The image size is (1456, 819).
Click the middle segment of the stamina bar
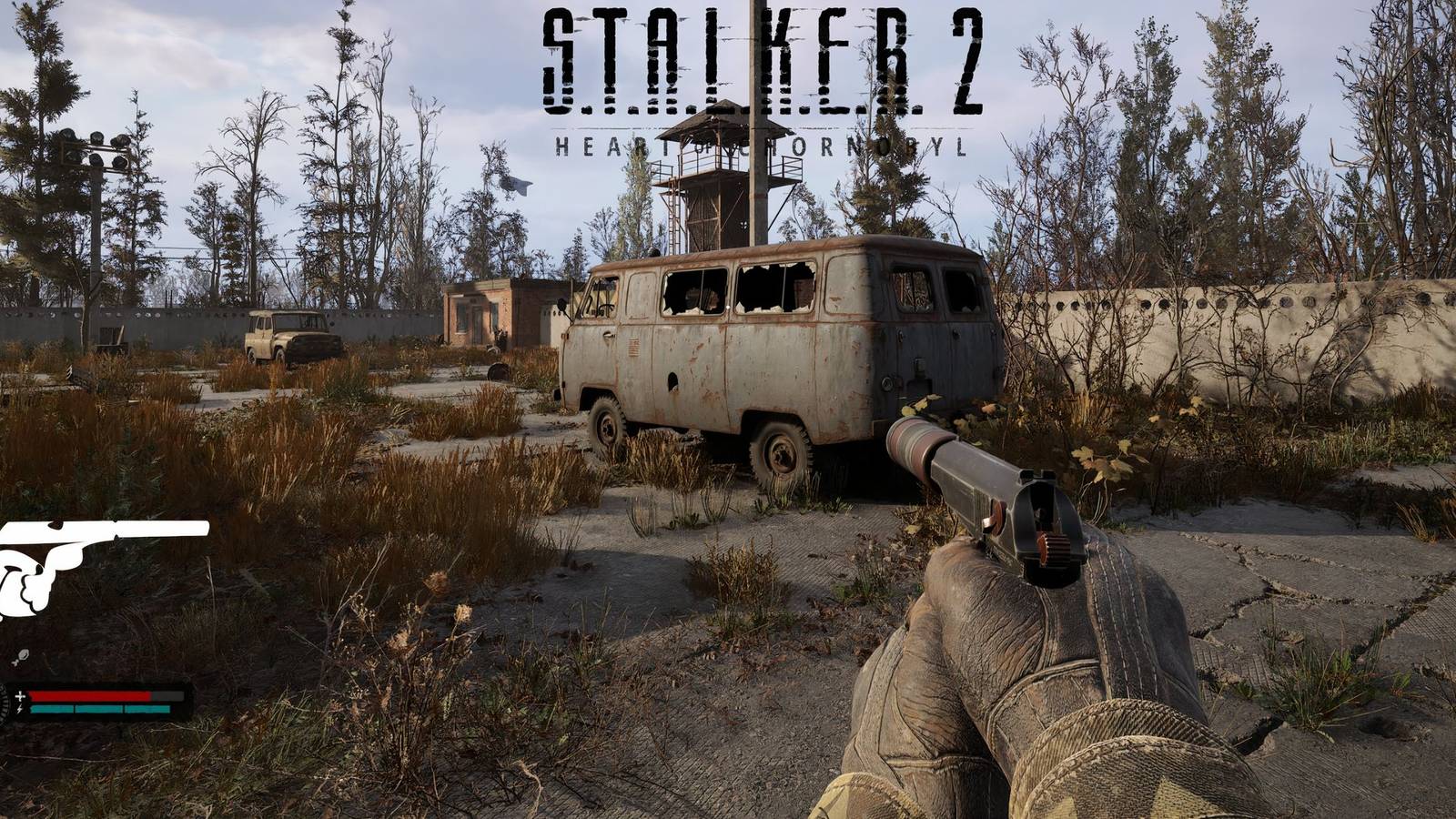(98, 709)
